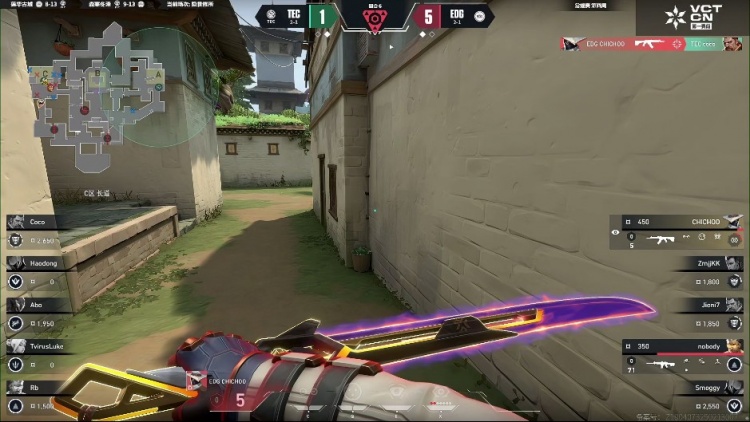Click the rifle icon in CHICHOO's loadout
The height and width of the screenshot is (422, 750).
click(660, 239)
